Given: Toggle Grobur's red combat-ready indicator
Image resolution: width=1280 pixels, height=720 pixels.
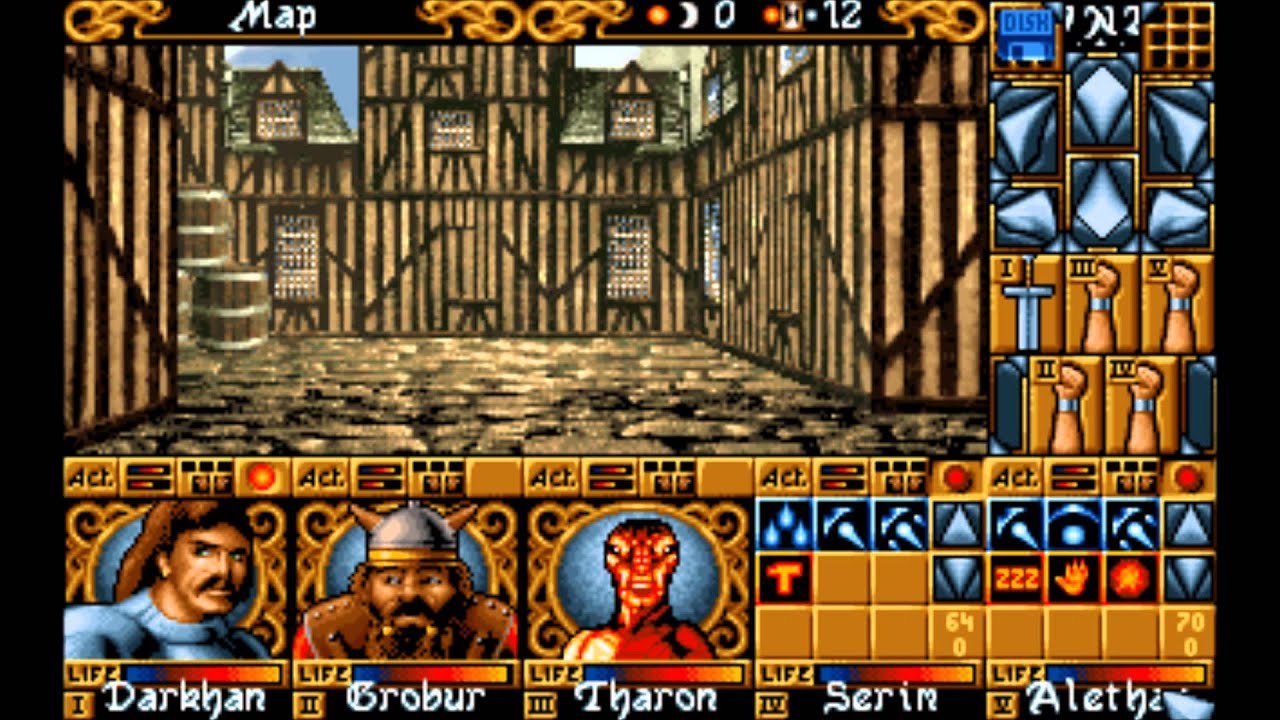Looking at the screenshot, I should pyautogui.click(x=498, y=476).
